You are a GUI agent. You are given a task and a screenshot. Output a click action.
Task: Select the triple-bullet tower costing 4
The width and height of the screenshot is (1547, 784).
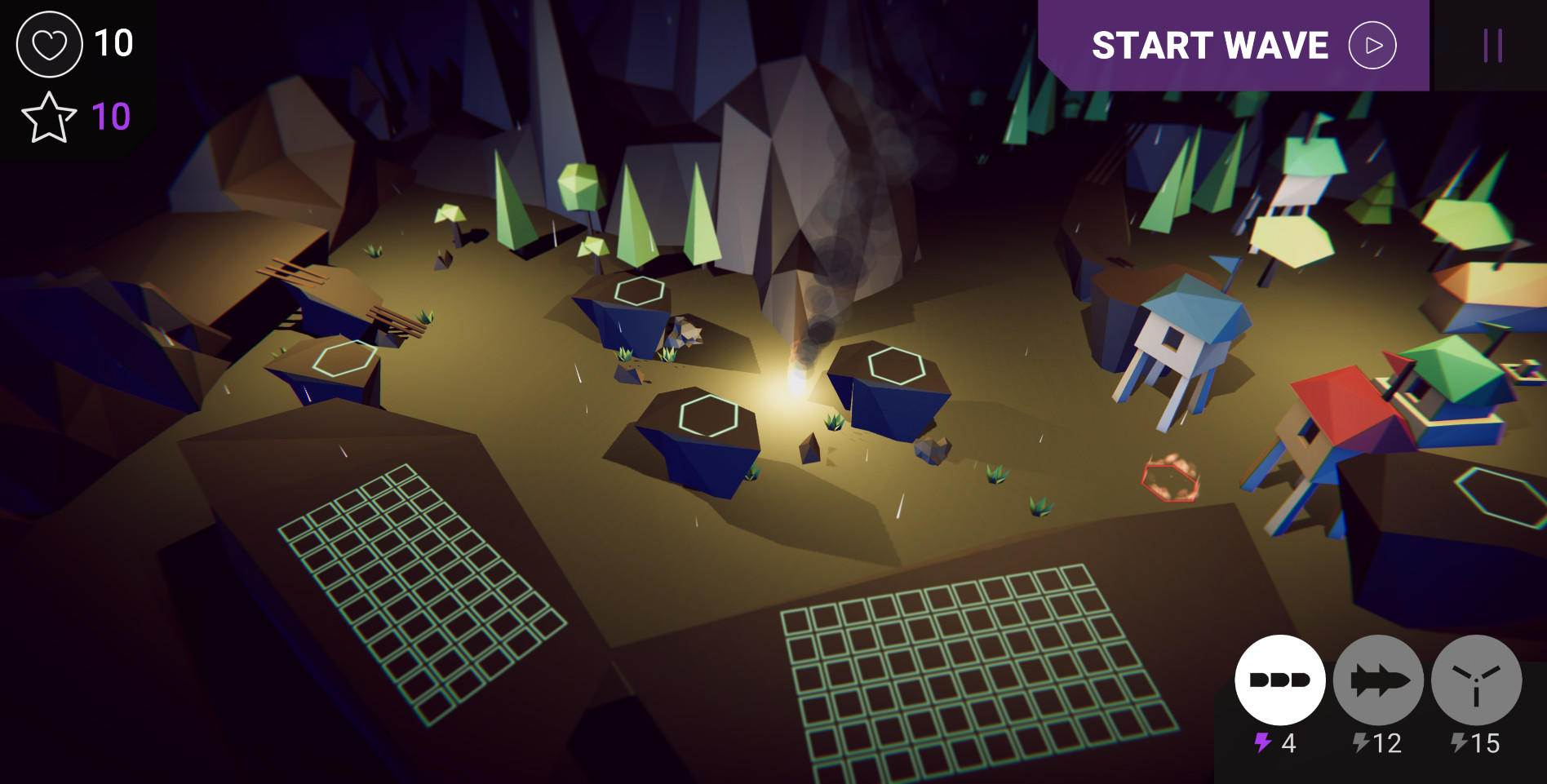[x=1279, y=680]
